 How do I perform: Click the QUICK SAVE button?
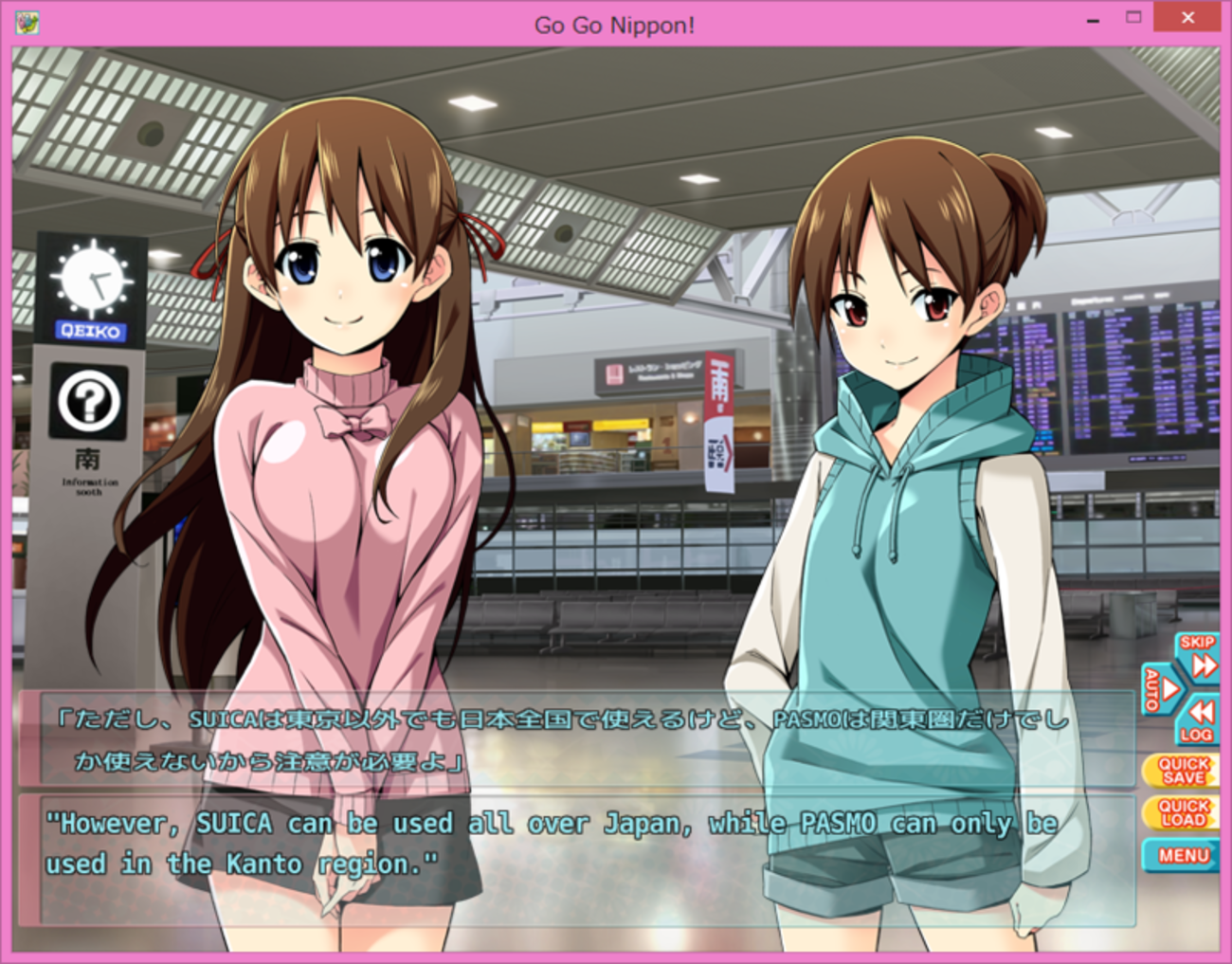[1183, 771]
